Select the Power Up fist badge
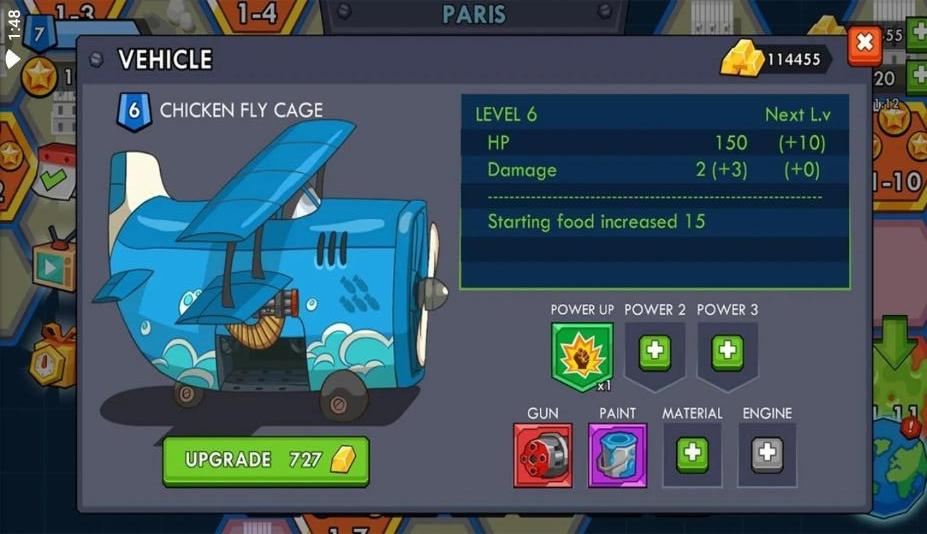 coord(581,355)
